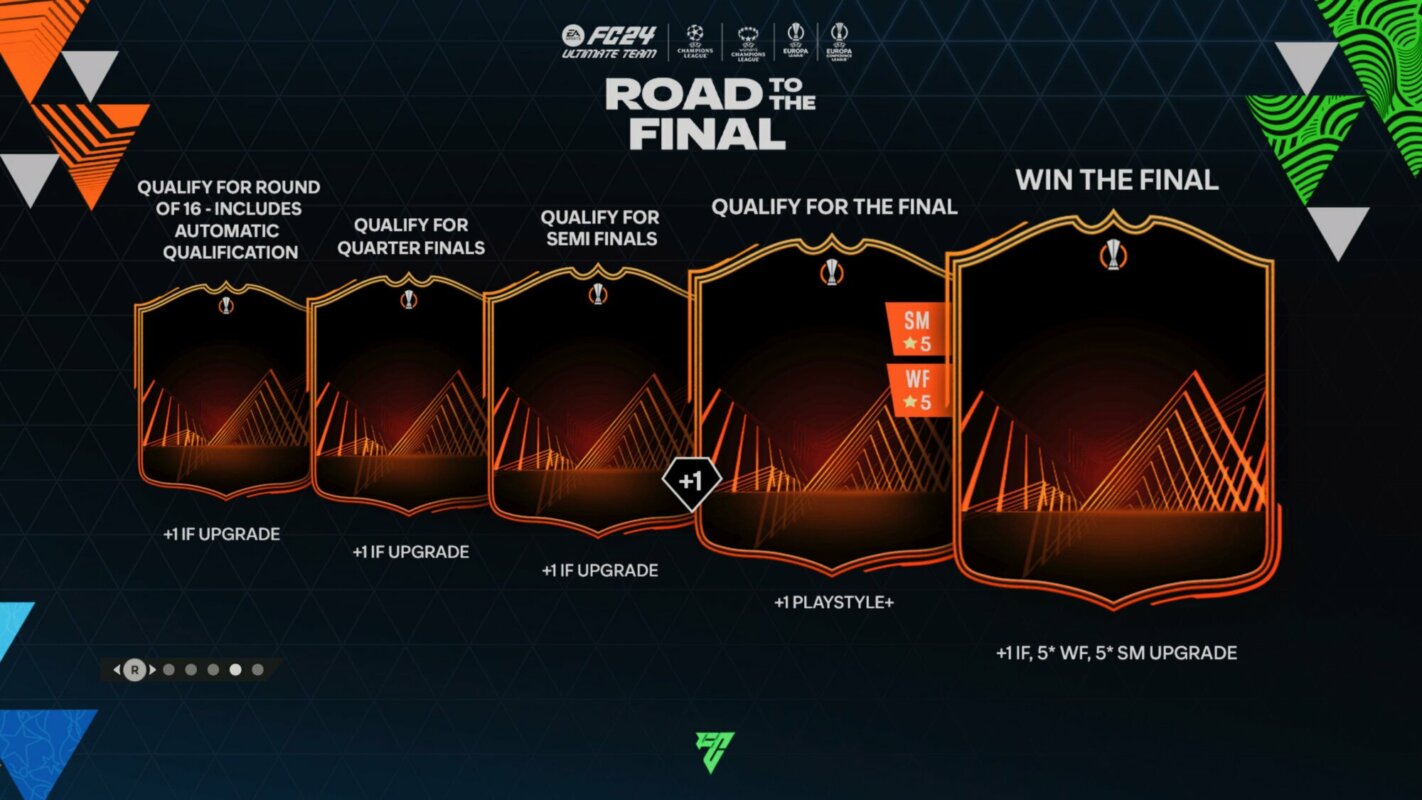Screen dimensions: 1422x800
Task: Open the FC 24 Ultimate Team logo
Action: [610, 42]
